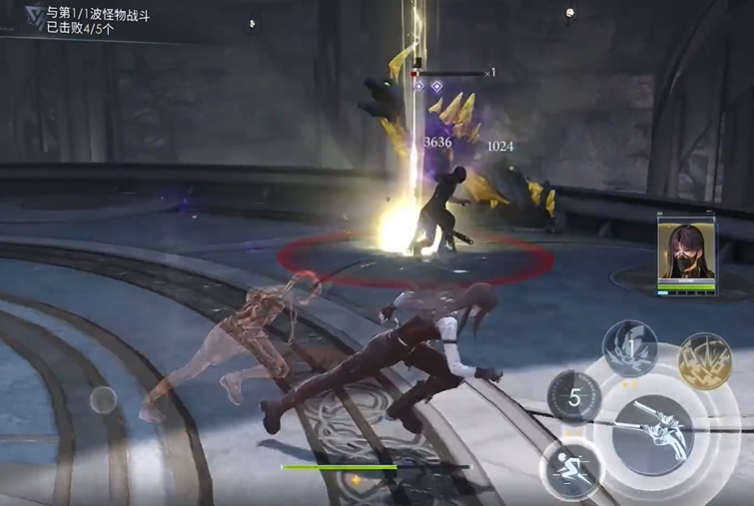Tap the basic attack pistol button
Image resolution: width=754 pixels, height=506 pixels.
coord(652,435)
